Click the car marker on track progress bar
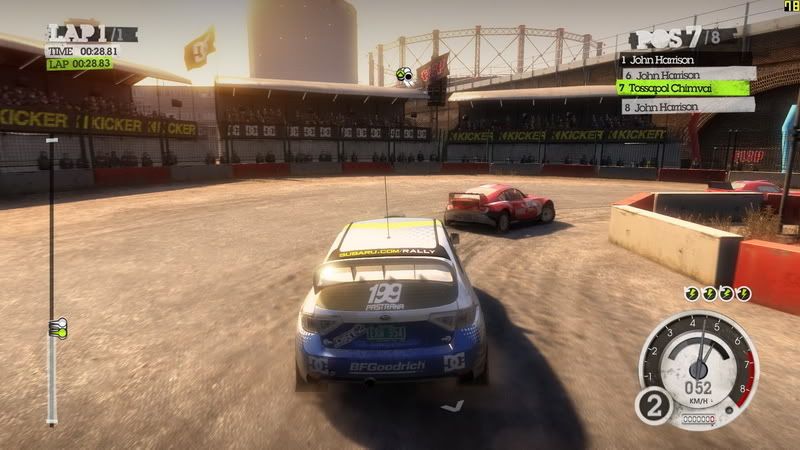The image size is (800, 450). tap(55, 326)
